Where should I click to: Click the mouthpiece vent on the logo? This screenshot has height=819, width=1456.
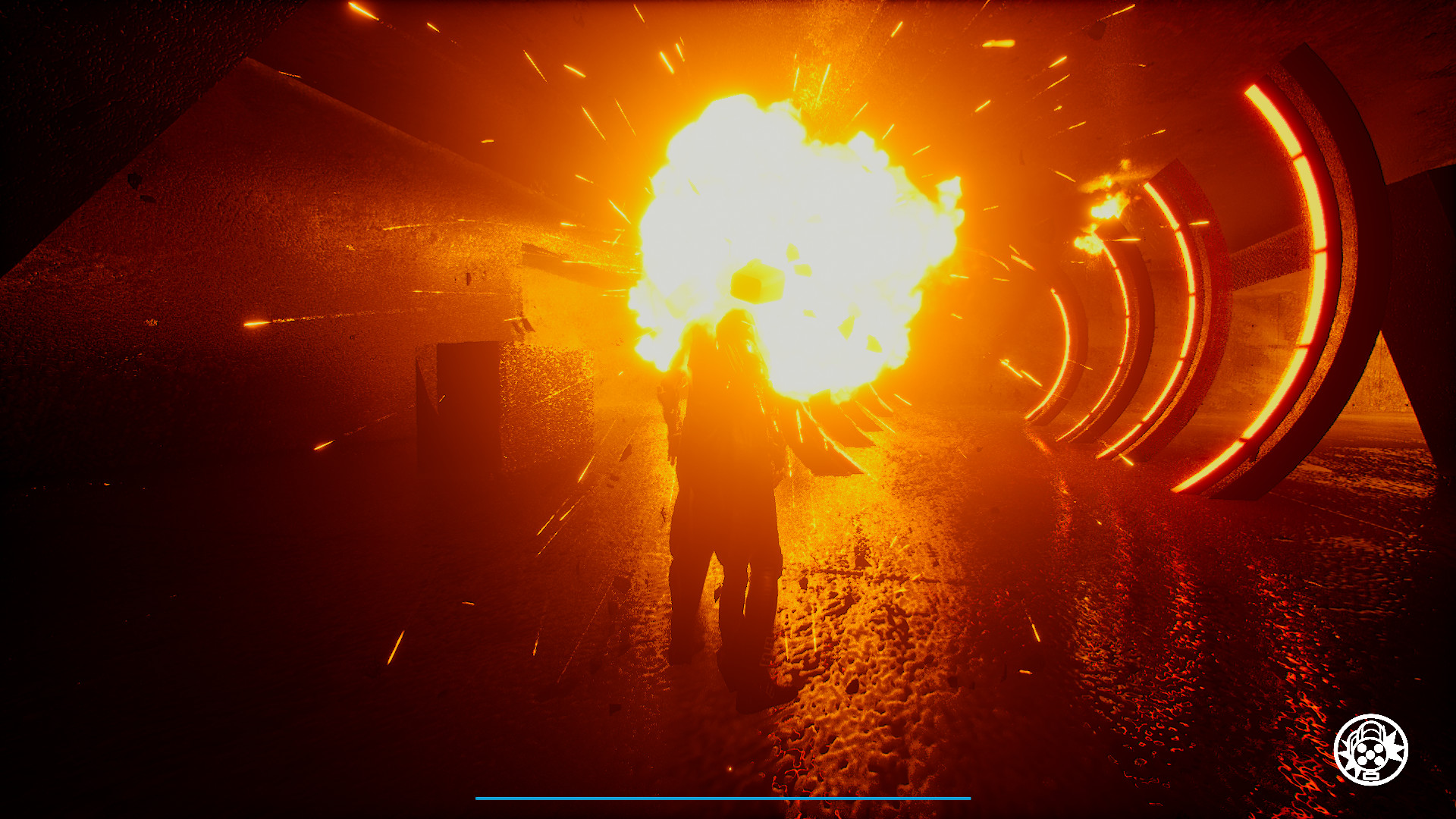(1371, 775)
